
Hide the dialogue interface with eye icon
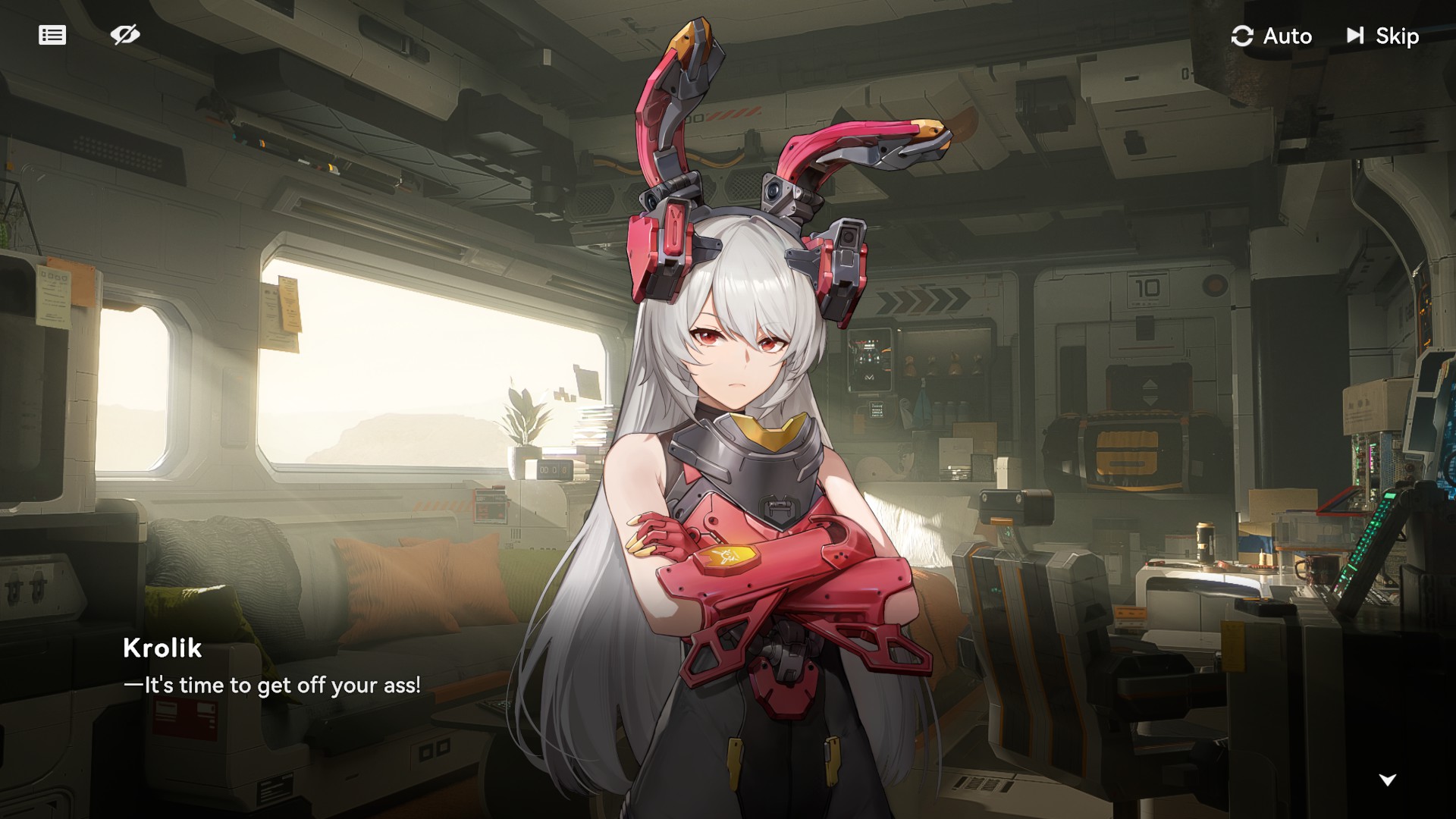click(125, 35)
